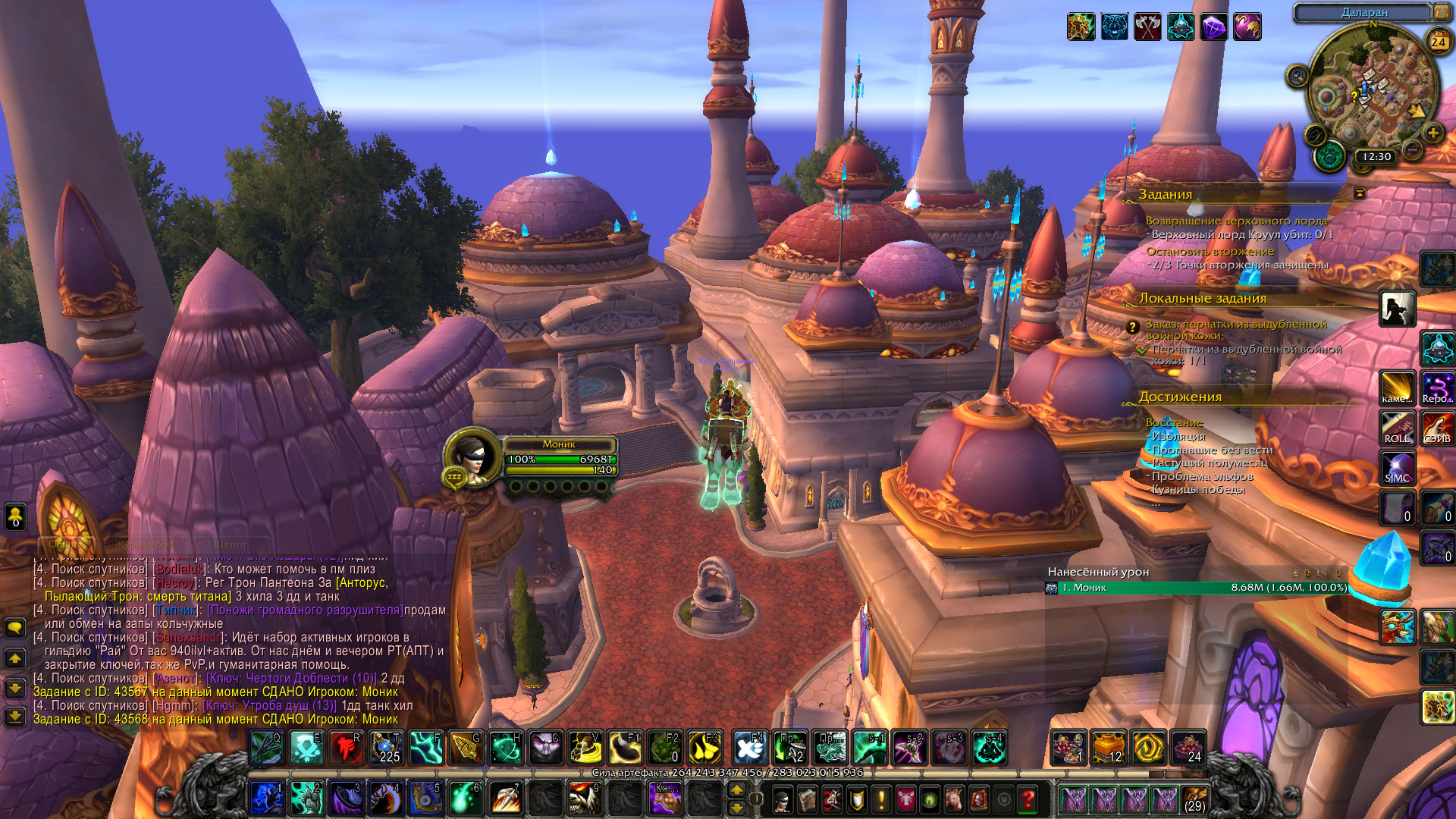Click the green paw button near minimap
The image size is (1456, 819).
(x=1329, y=157)
